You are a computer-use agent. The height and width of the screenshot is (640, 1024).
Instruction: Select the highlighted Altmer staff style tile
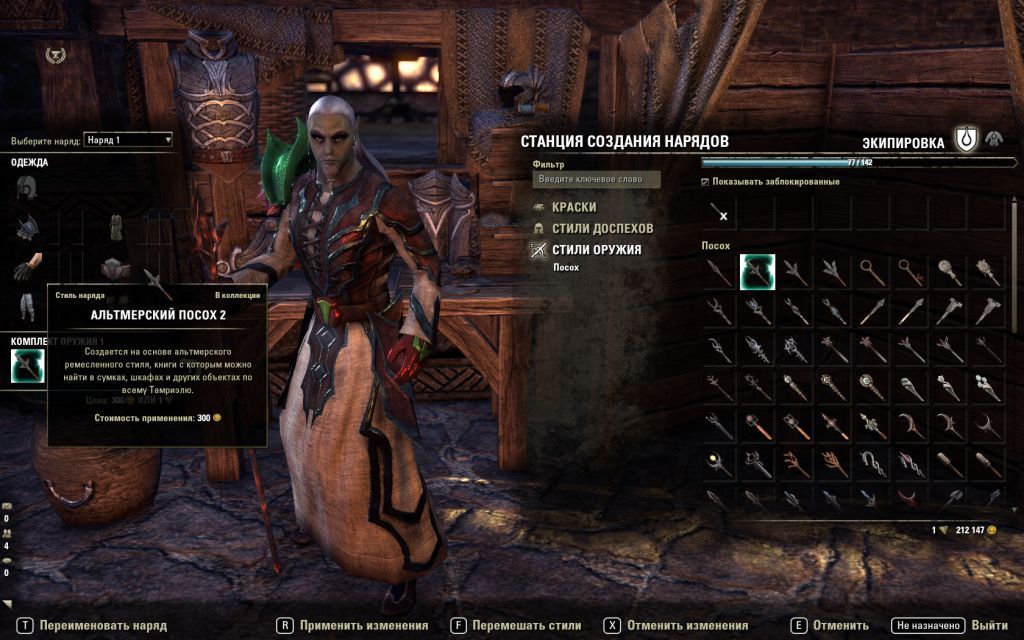pos(757,272)
